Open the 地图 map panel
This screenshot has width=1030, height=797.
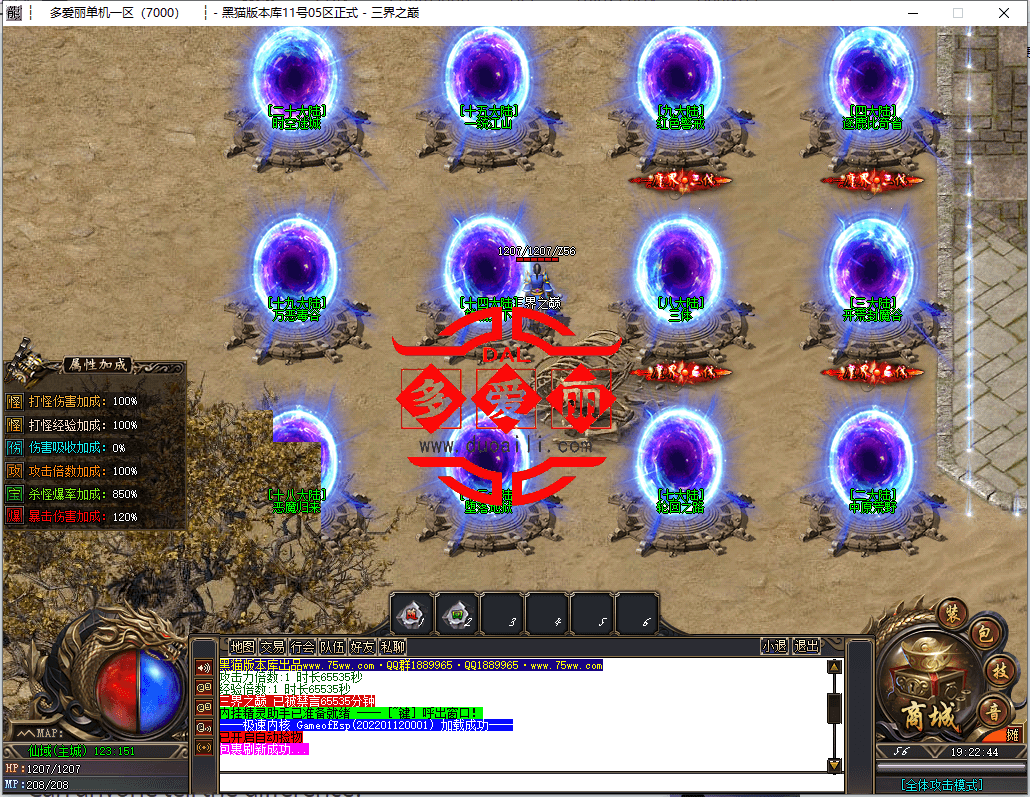pos(242,646)
